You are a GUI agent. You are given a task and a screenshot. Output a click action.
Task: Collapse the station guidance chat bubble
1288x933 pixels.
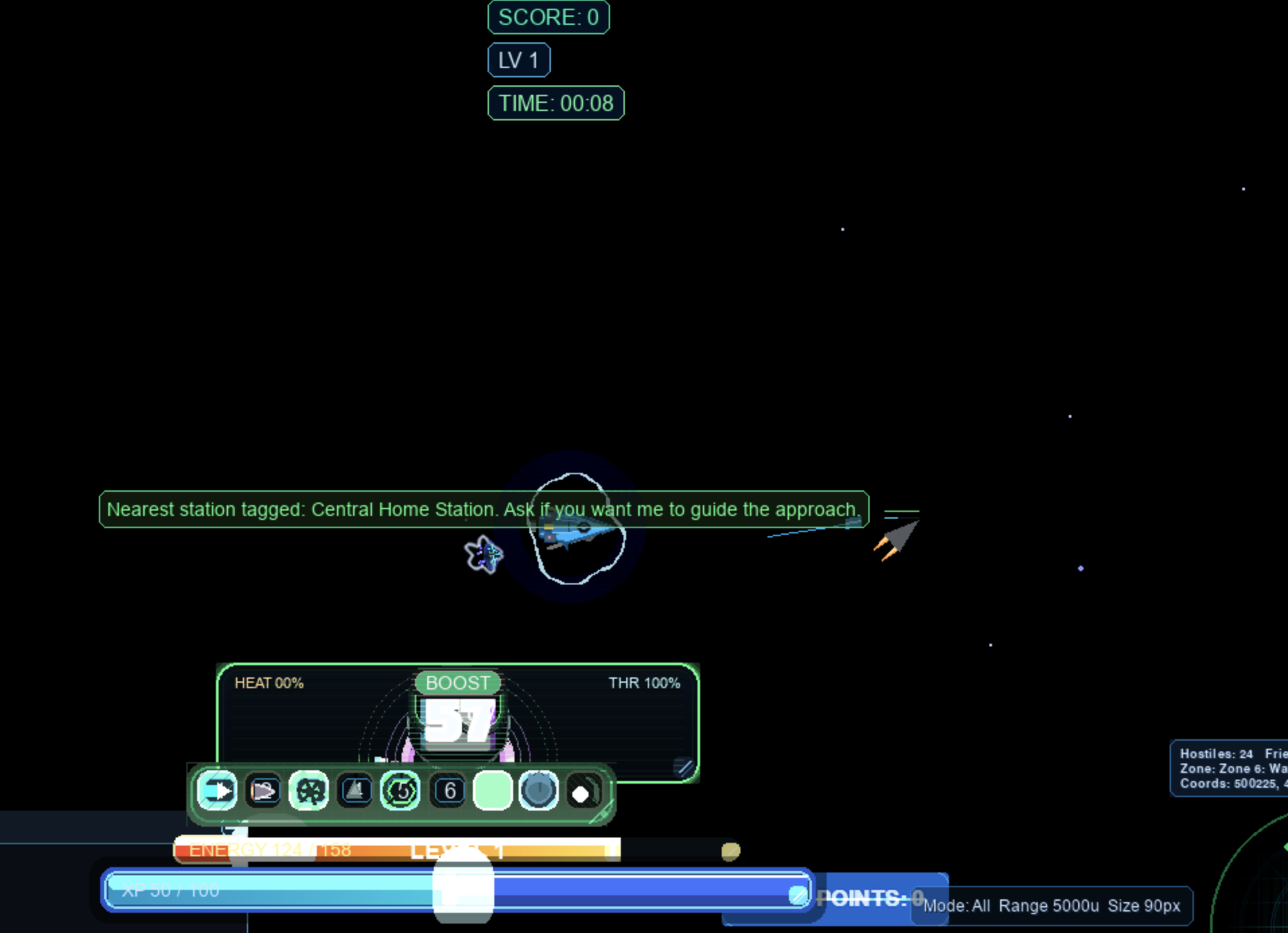coord(483,509)
